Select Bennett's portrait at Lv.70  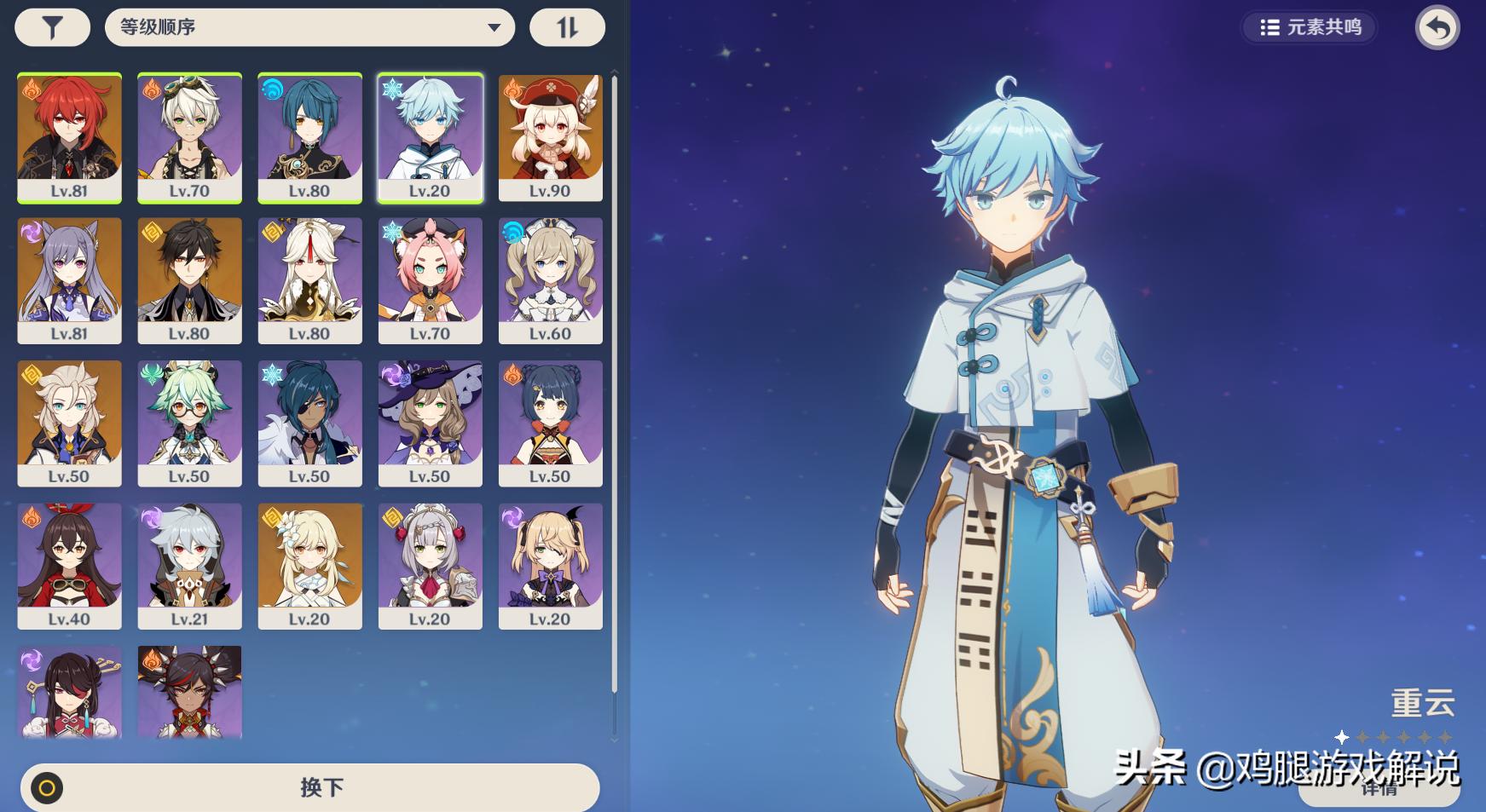(189, 138)
